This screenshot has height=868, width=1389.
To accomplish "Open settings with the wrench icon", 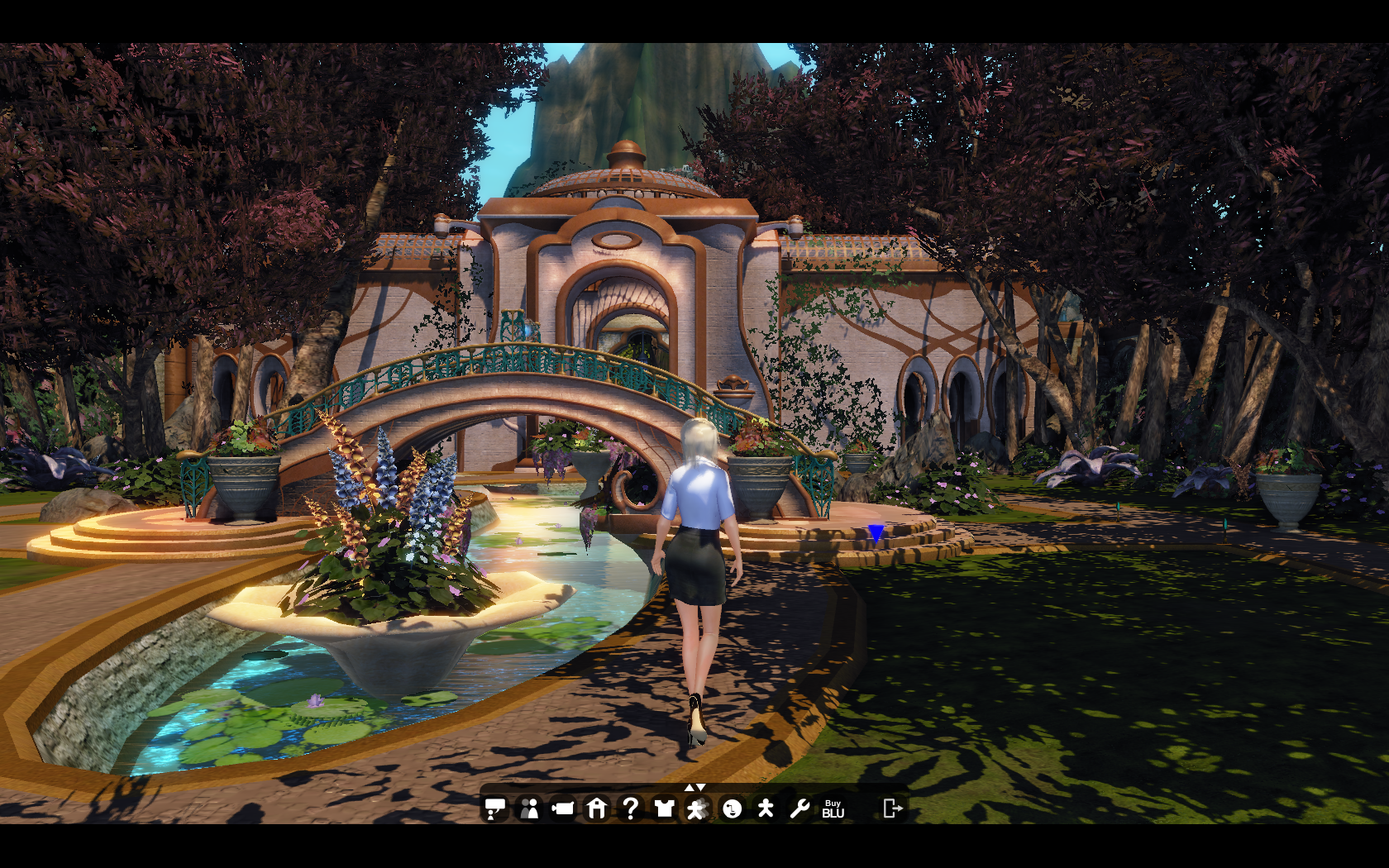I will 799,808.
